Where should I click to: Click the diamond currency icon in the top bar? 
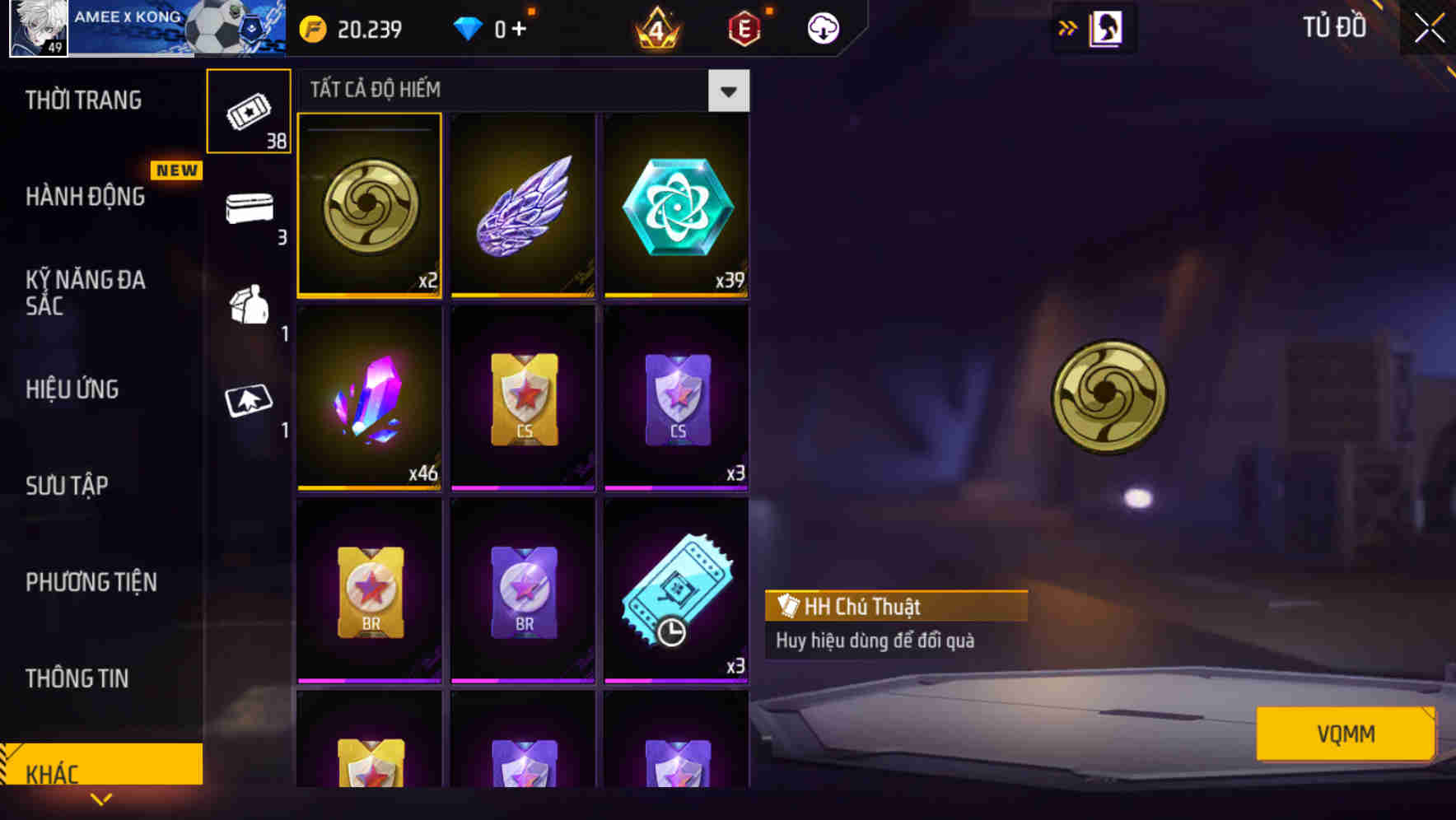point(469,27)
